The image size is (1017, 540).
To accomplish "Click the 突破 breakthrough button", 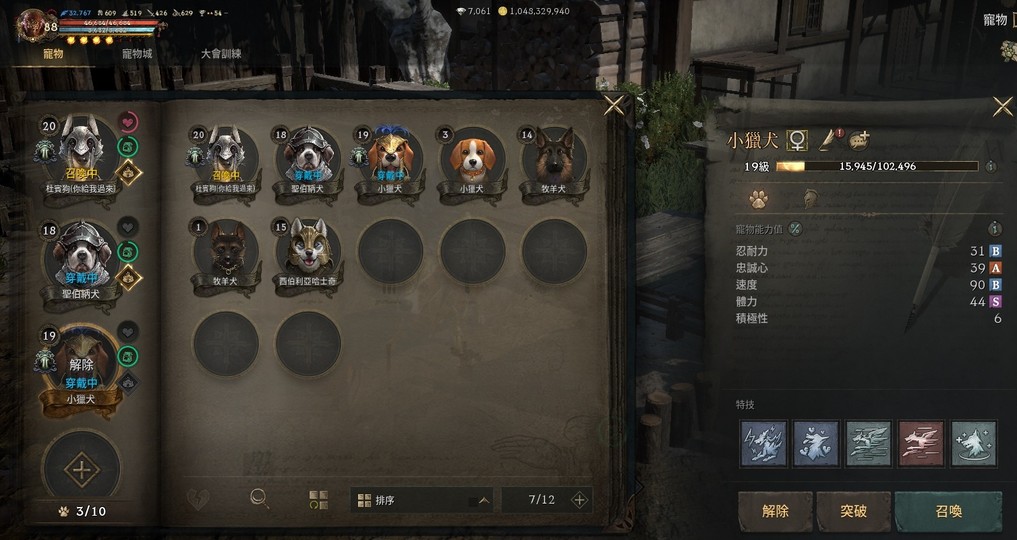I will 853,511.
